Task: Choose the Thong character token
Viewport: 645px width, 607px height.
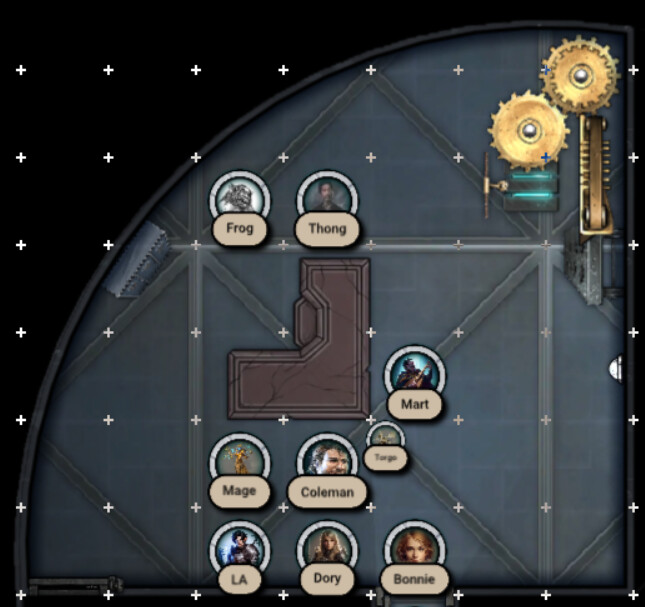Action: (x=327, y=200)
